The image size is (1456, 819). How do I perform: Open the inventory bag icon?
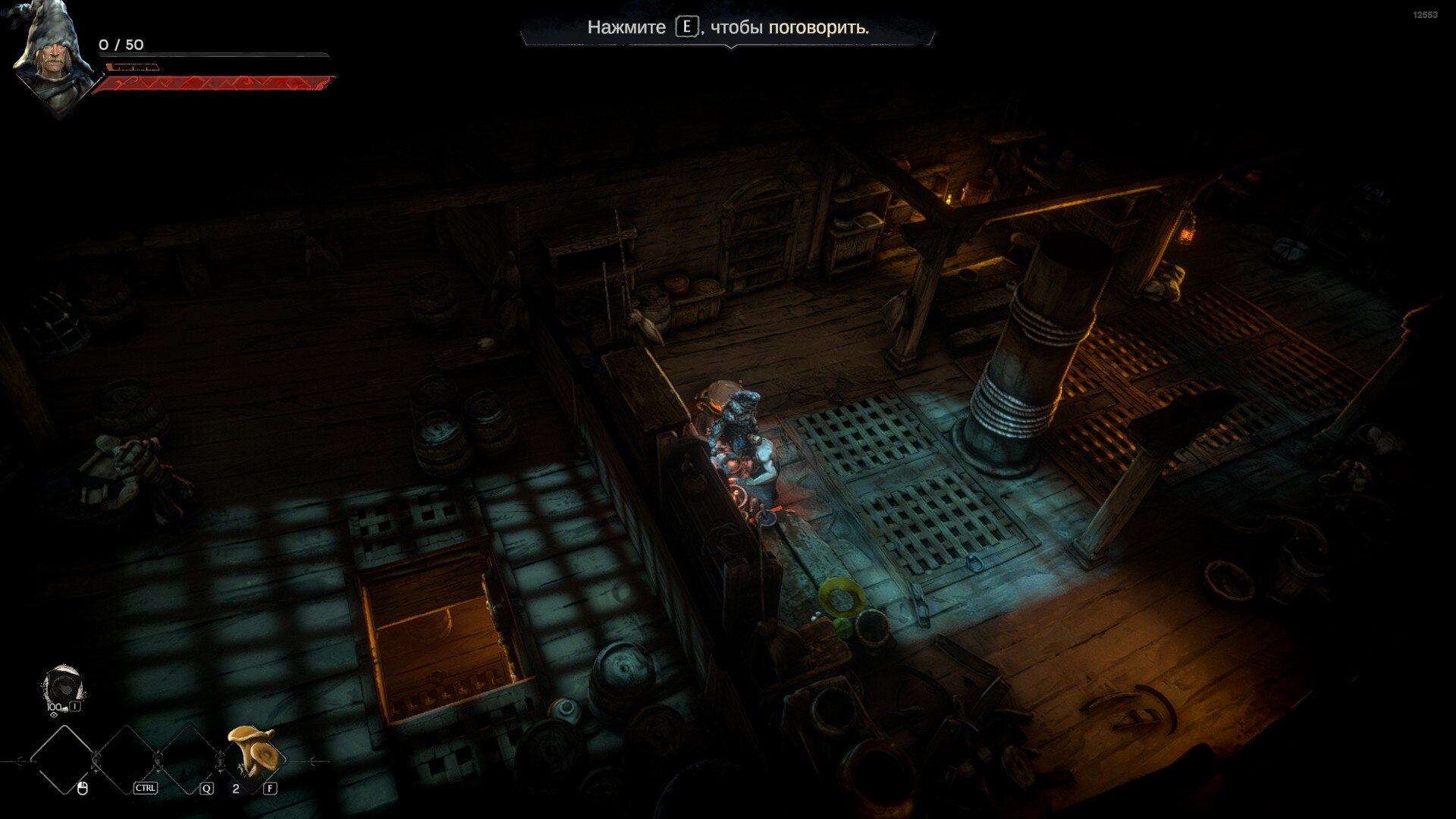pos(63,689)
